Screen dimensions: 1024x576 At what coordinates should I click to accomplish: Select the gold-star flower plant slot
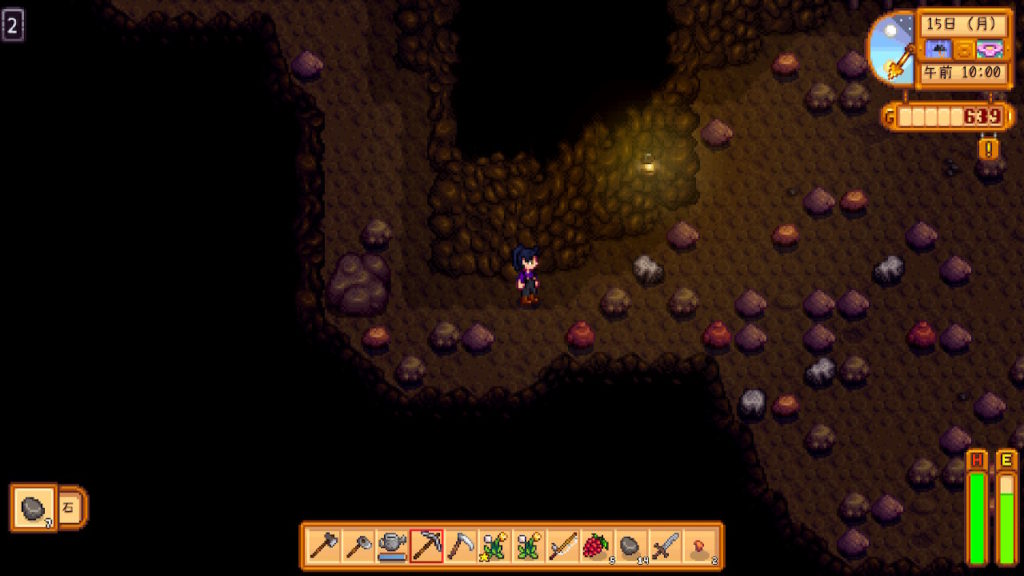[x=495, y=546]
